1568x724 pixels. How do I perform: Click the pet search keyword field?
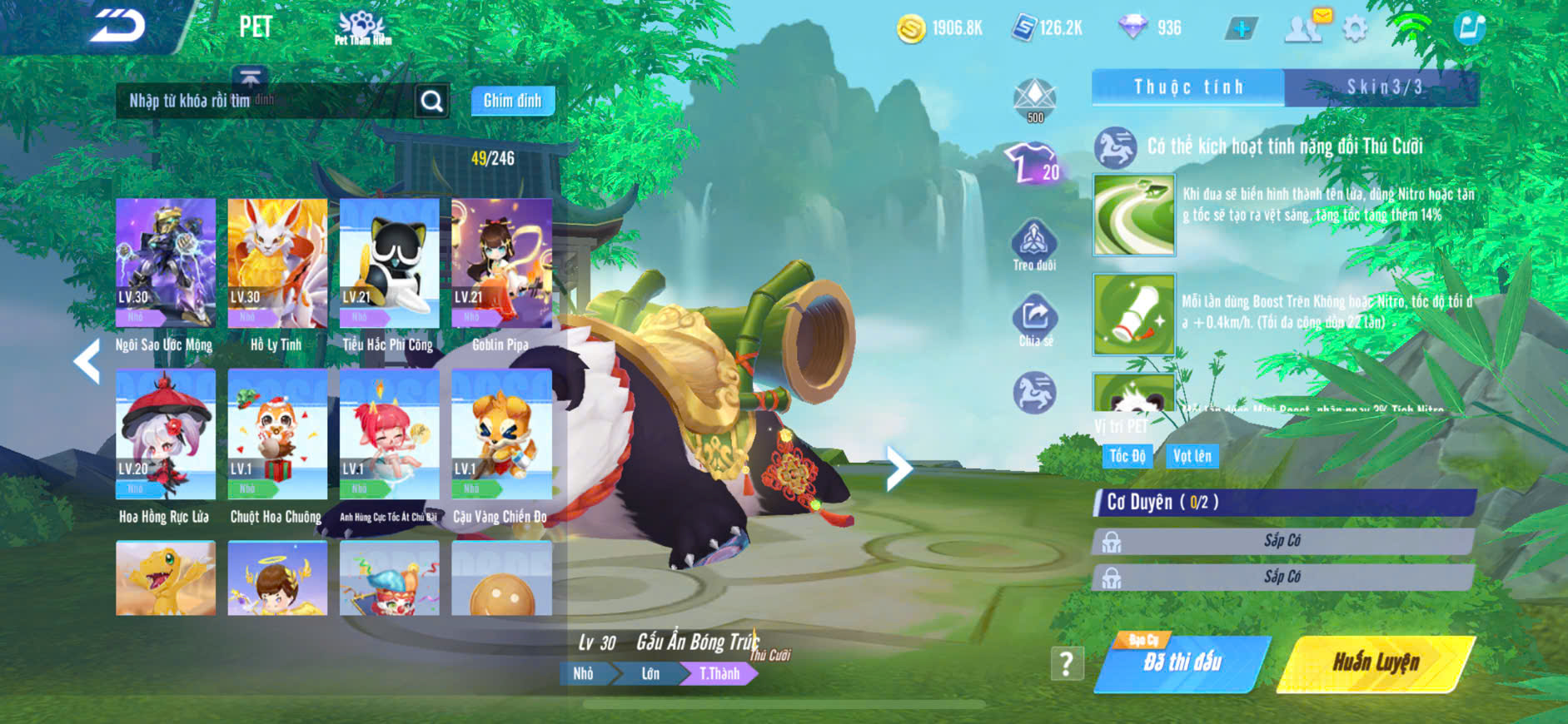click(265, 101)
